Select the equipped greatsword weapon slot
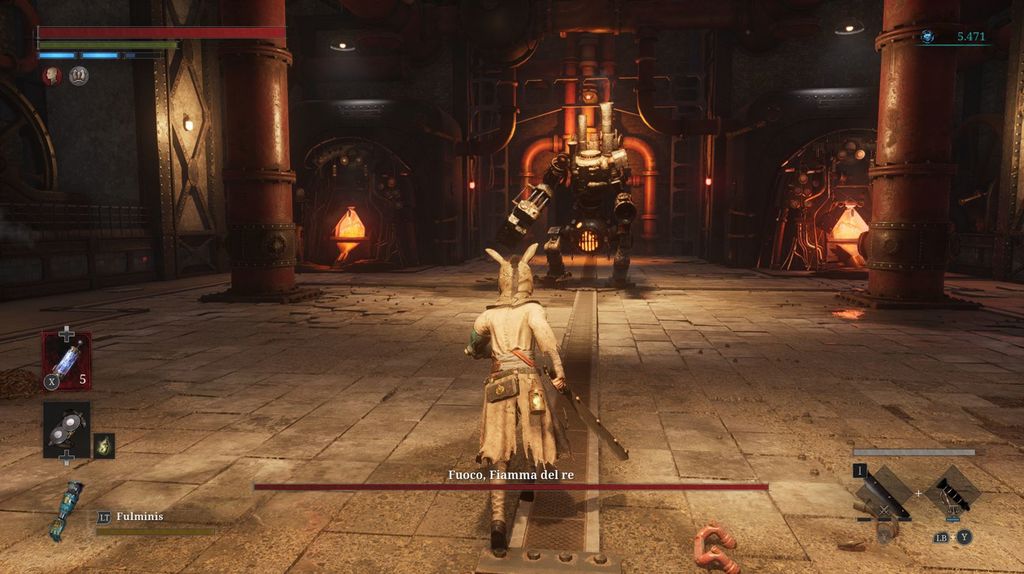Screen dimensions: 1024x574 pos(886,493)
